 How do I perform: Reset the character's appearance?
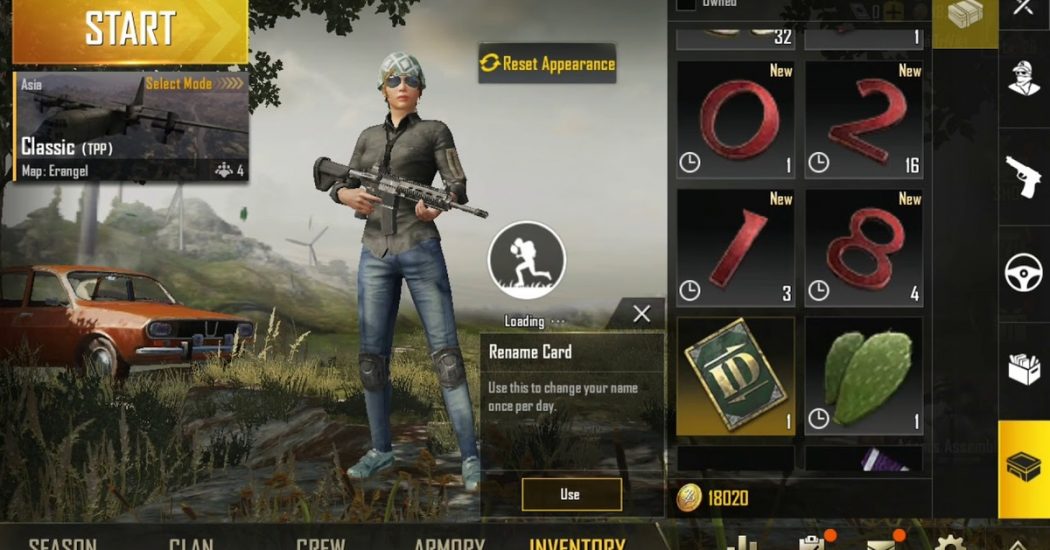pos(547,64)
